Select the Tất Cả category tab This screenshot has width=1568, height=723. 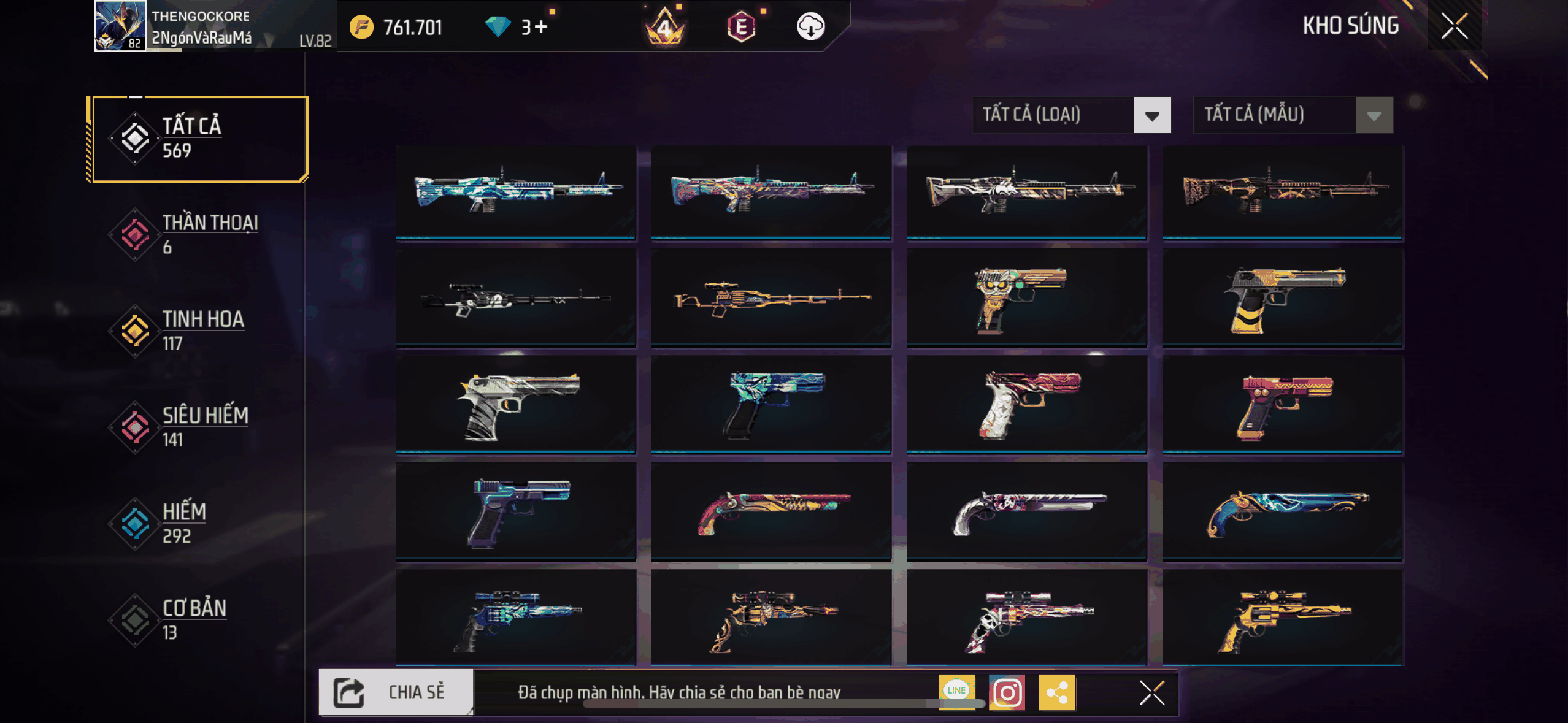click(x=198, y=139)
